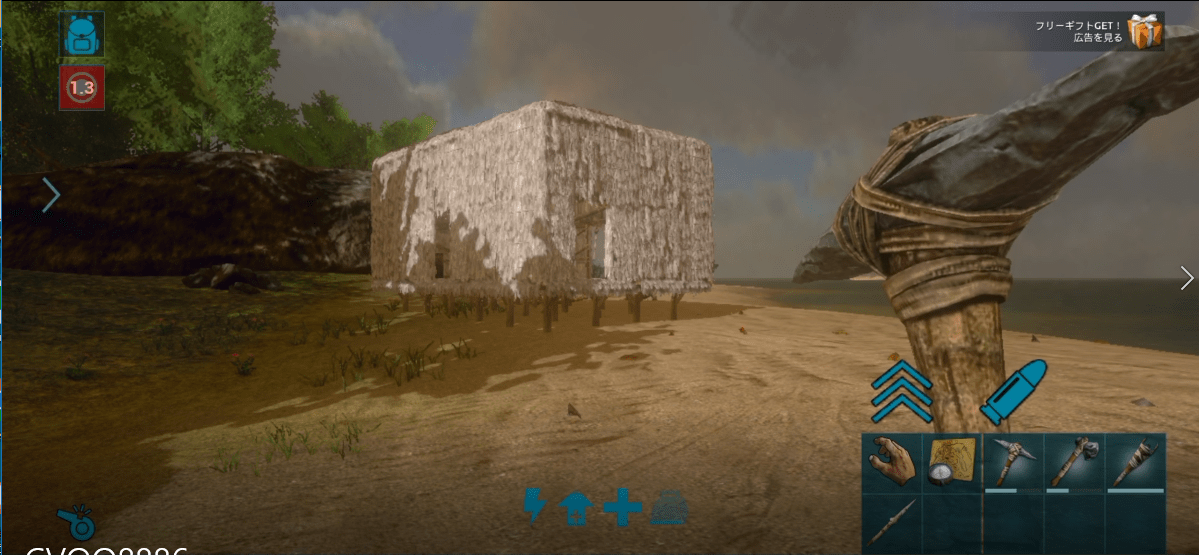
Task: Tap the greyed weight icon
Action: click(667, 508)
